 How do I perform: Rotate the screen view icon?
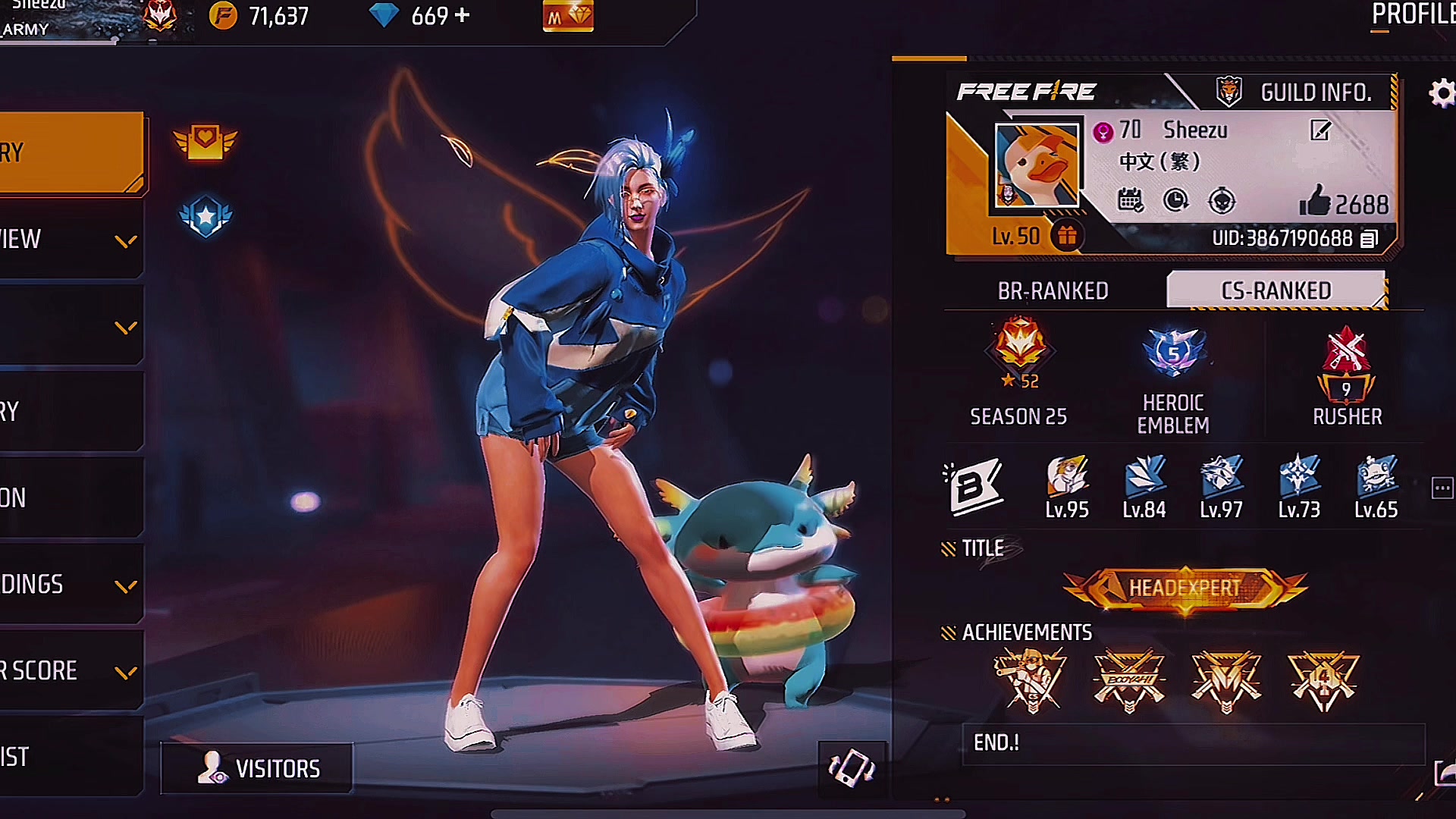click(x=851, y=768)
